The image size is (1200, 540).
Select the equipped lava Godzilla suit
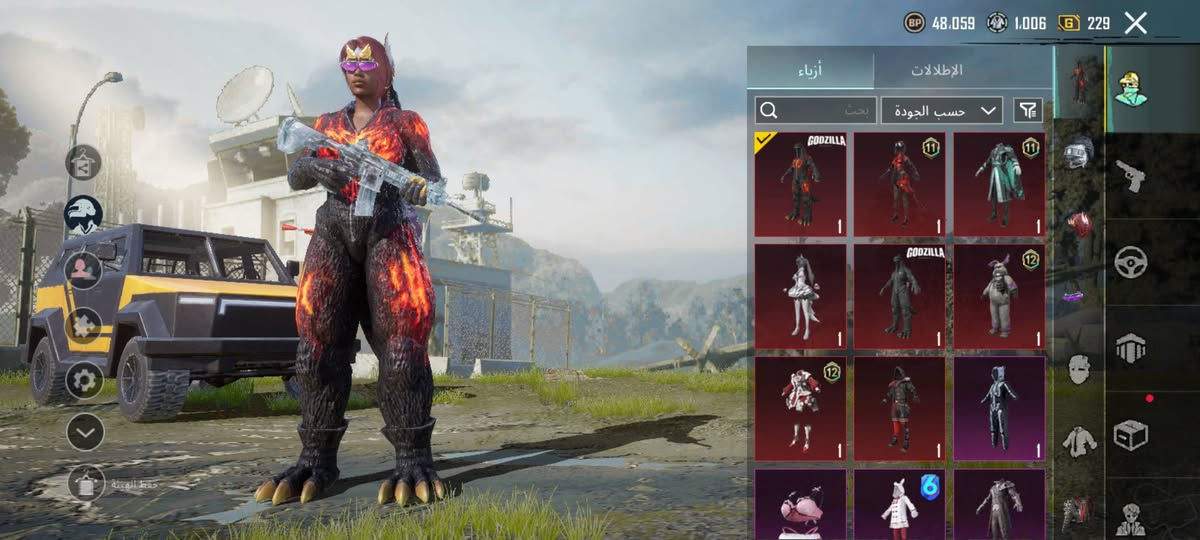point(800,185)
